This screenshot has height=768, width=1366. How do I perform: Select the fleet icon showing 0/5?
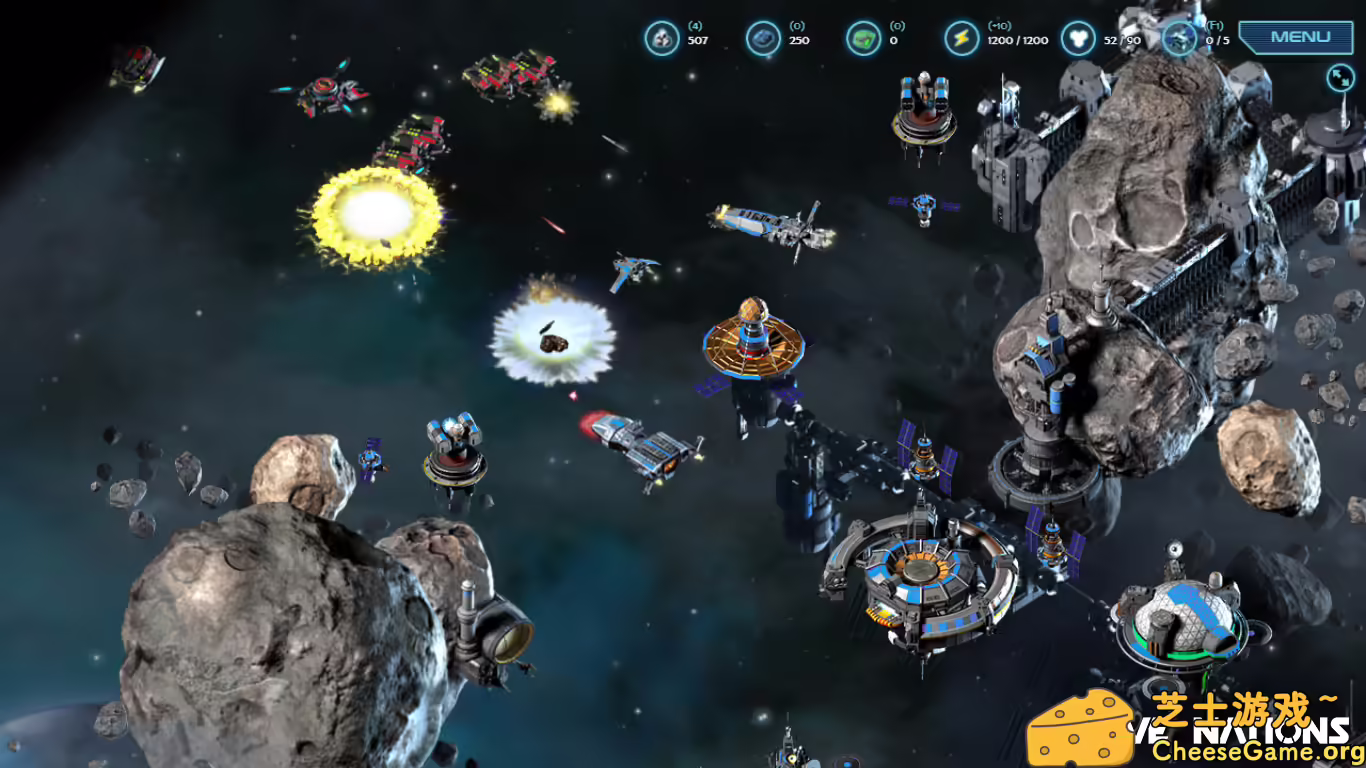pos(1178,40)
